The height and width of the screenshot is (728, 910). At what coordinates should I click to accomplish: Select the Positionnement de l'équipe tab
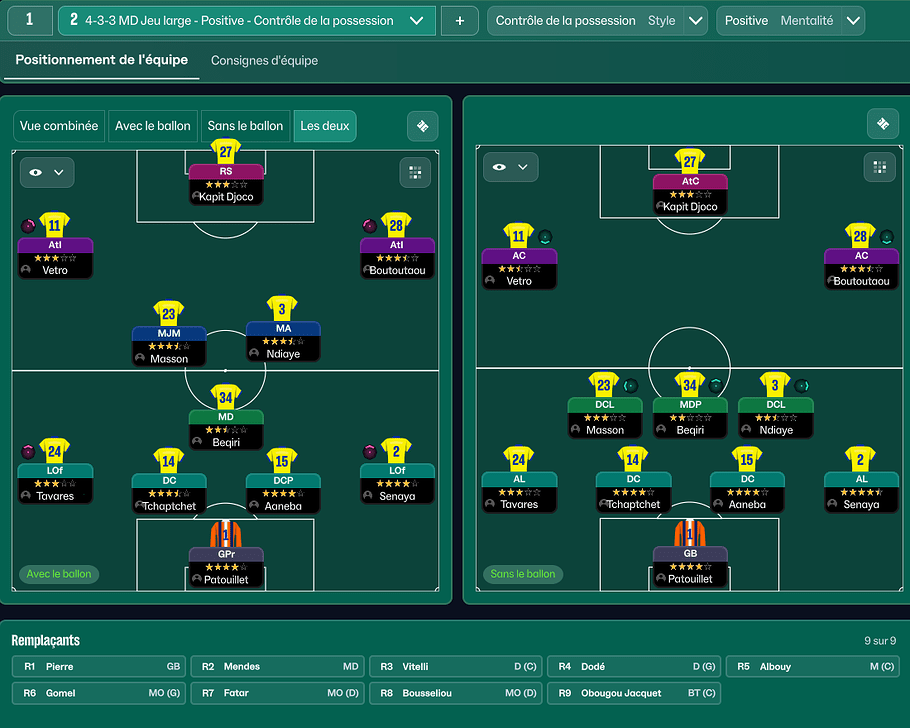click(x=101, y=60)
